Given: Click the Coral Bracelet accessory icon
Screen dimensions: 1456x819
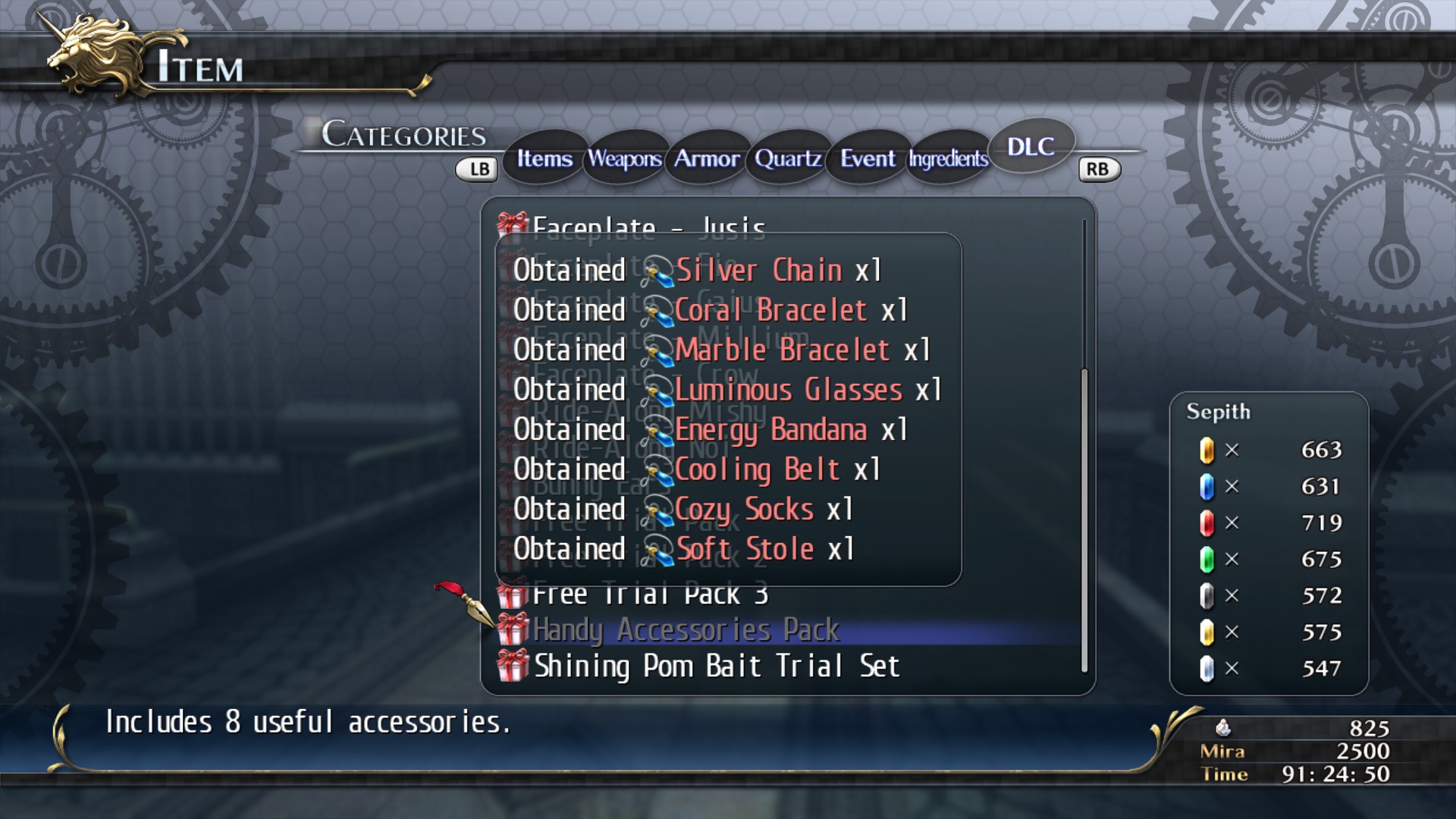Looking at the screenshot, I should [x=657, y=310].
